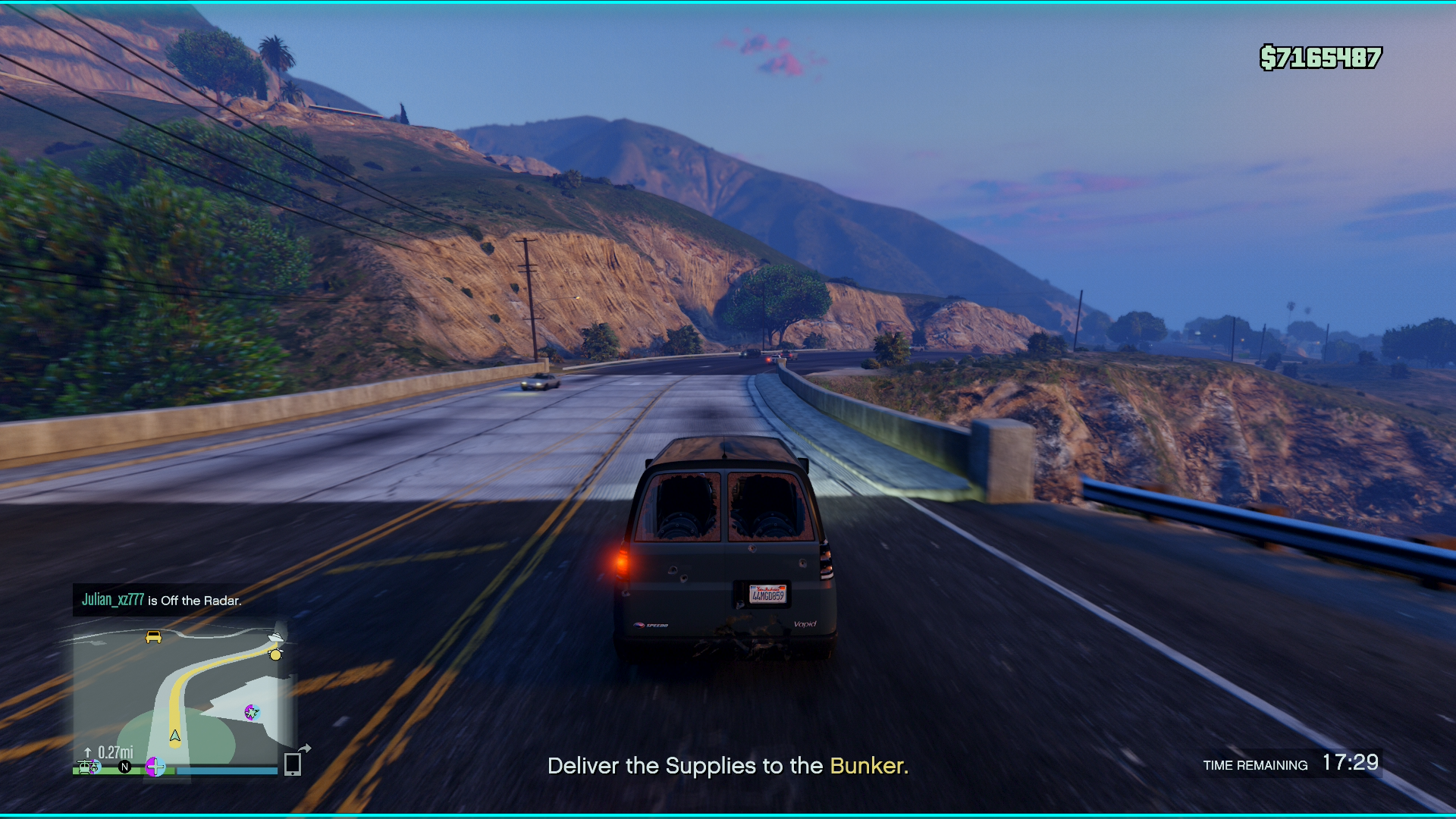Select the yellow car blip on minimap

(x=153, y=637)
